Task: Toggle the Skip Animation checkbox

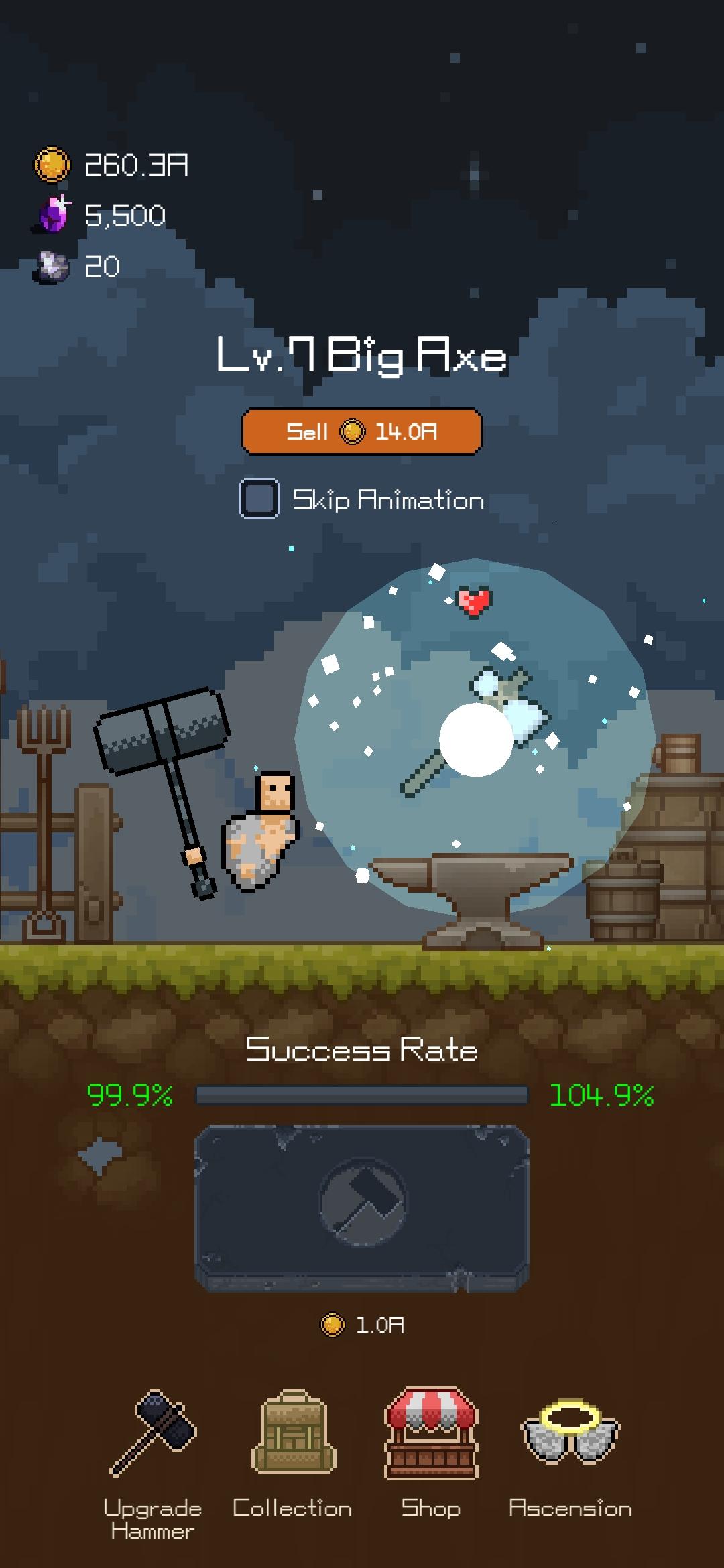Action: click(259, 499)
